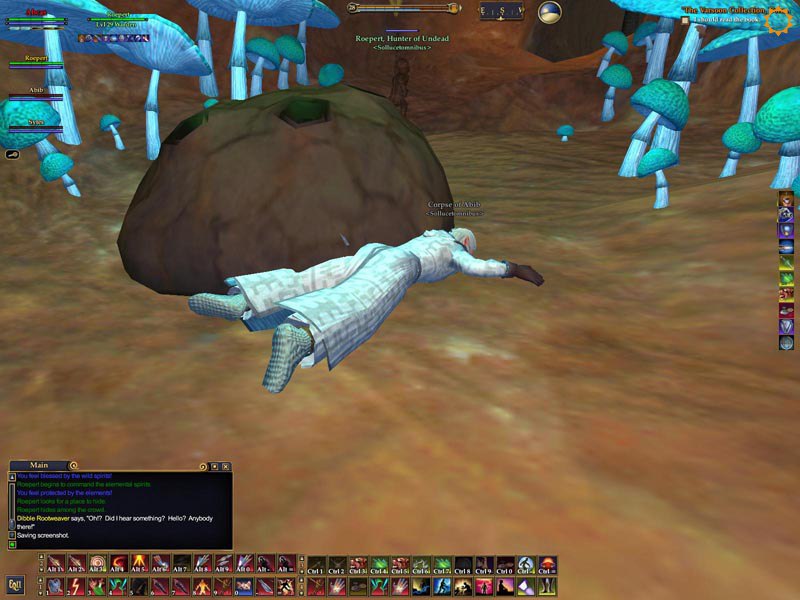Switch to the Main chat tab
The width and height of the screenshot is (800, 600).
pos(40,465)
